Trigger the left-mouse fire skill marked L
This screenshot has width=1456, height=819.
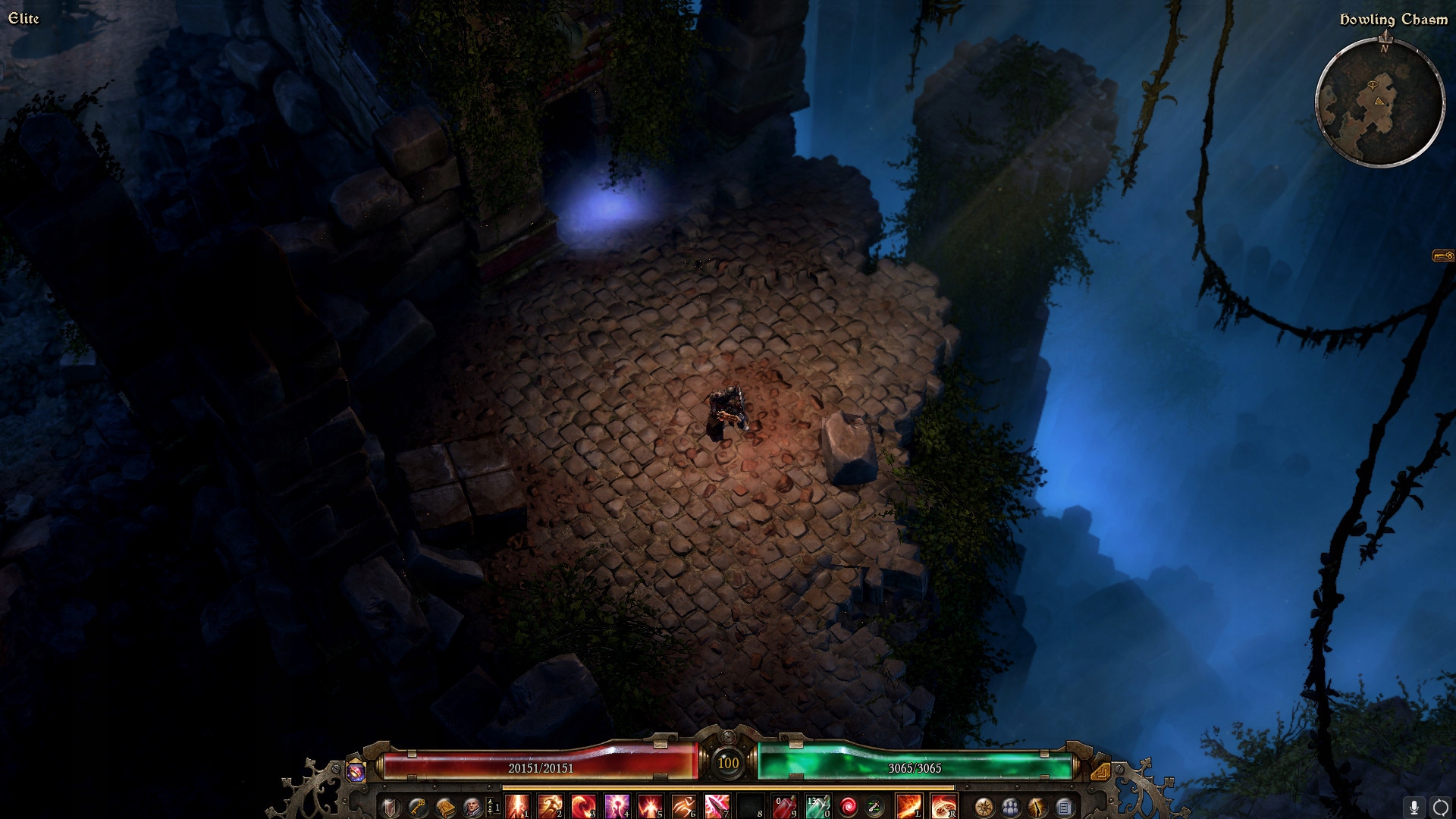tap(908, 806)
